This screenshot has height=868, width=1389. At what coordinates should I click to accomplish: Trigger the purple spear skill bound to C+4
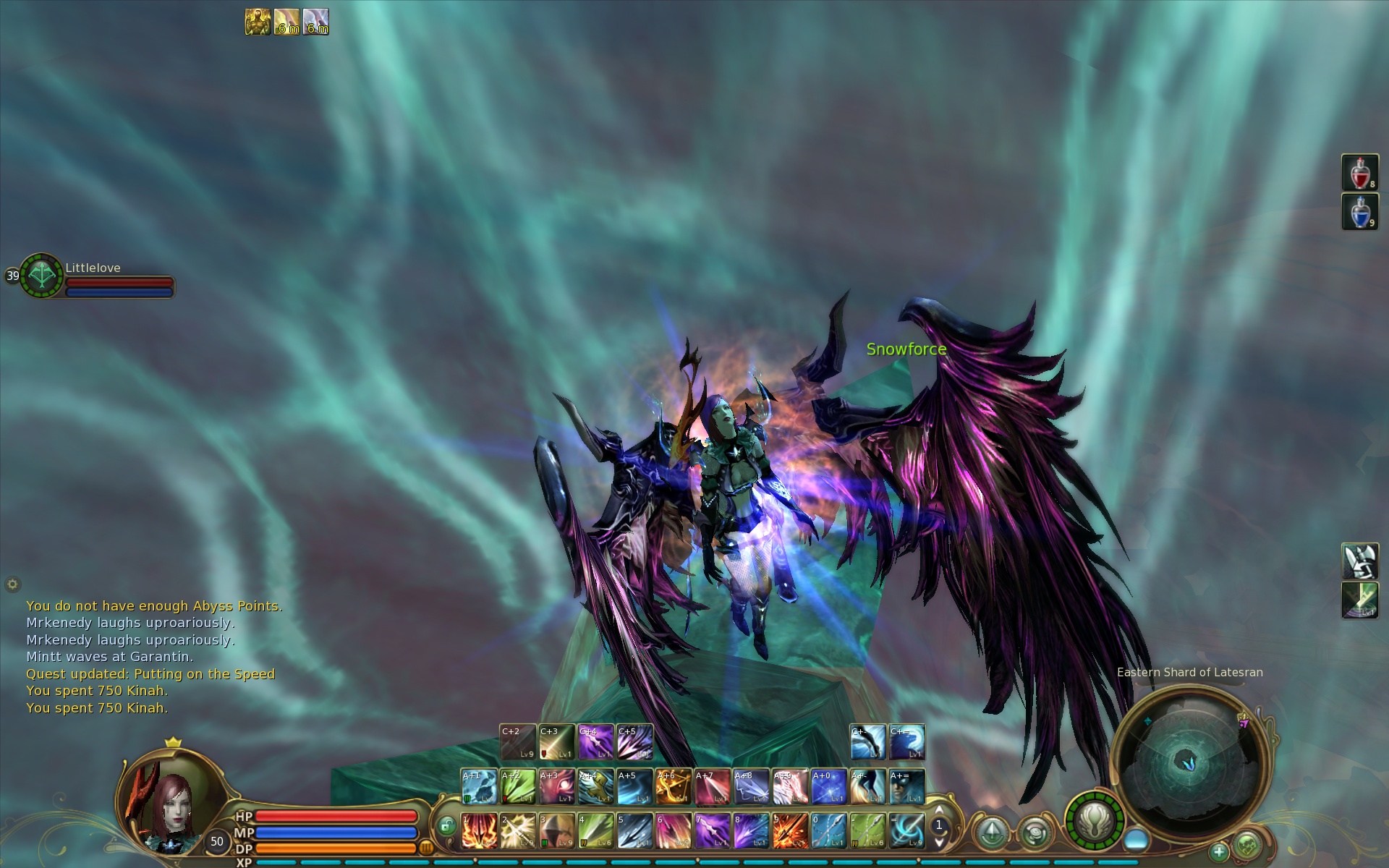coord(596,742)
